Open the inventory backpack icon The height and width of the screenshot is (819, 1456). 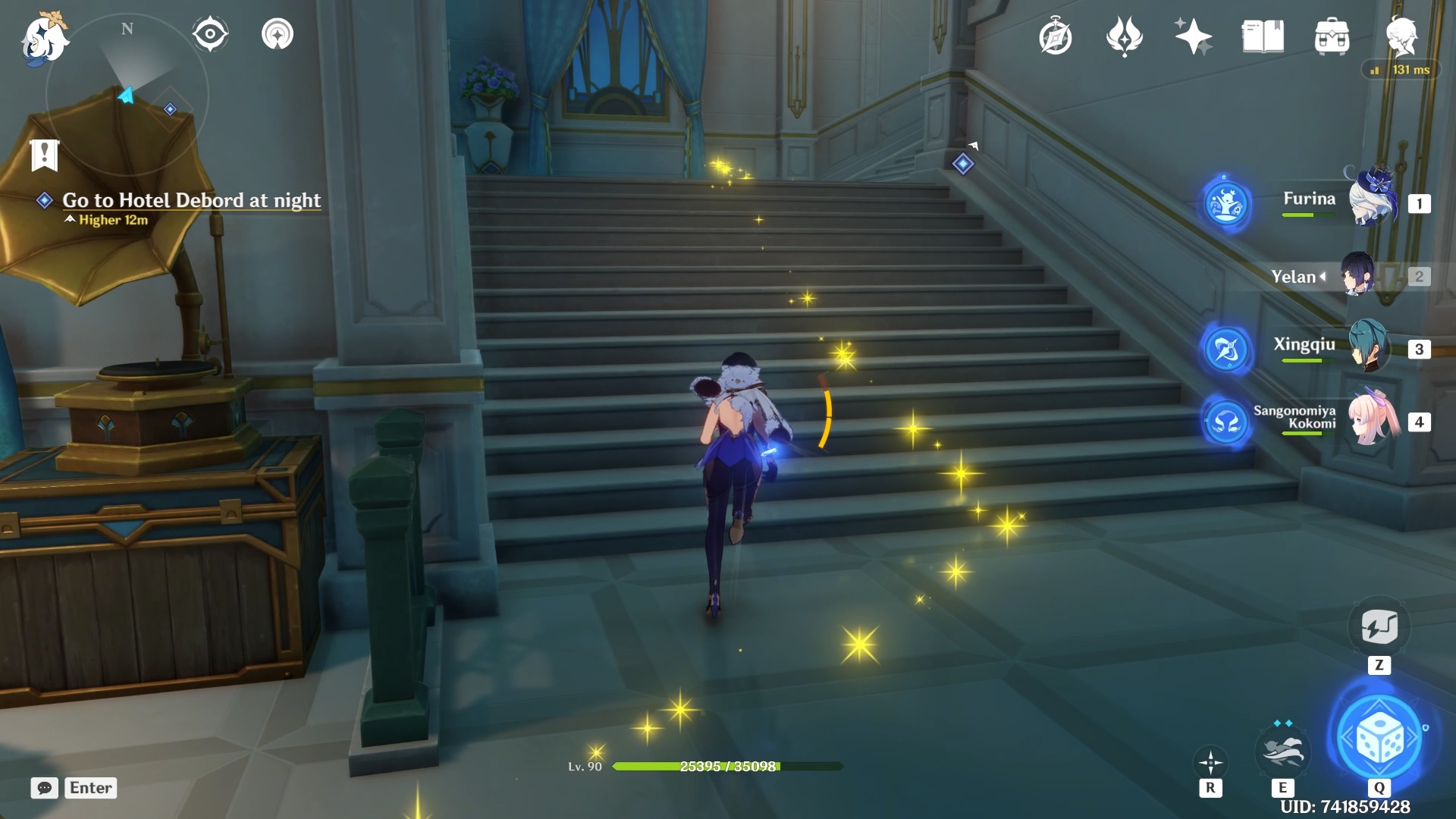tap(1332, 36)
